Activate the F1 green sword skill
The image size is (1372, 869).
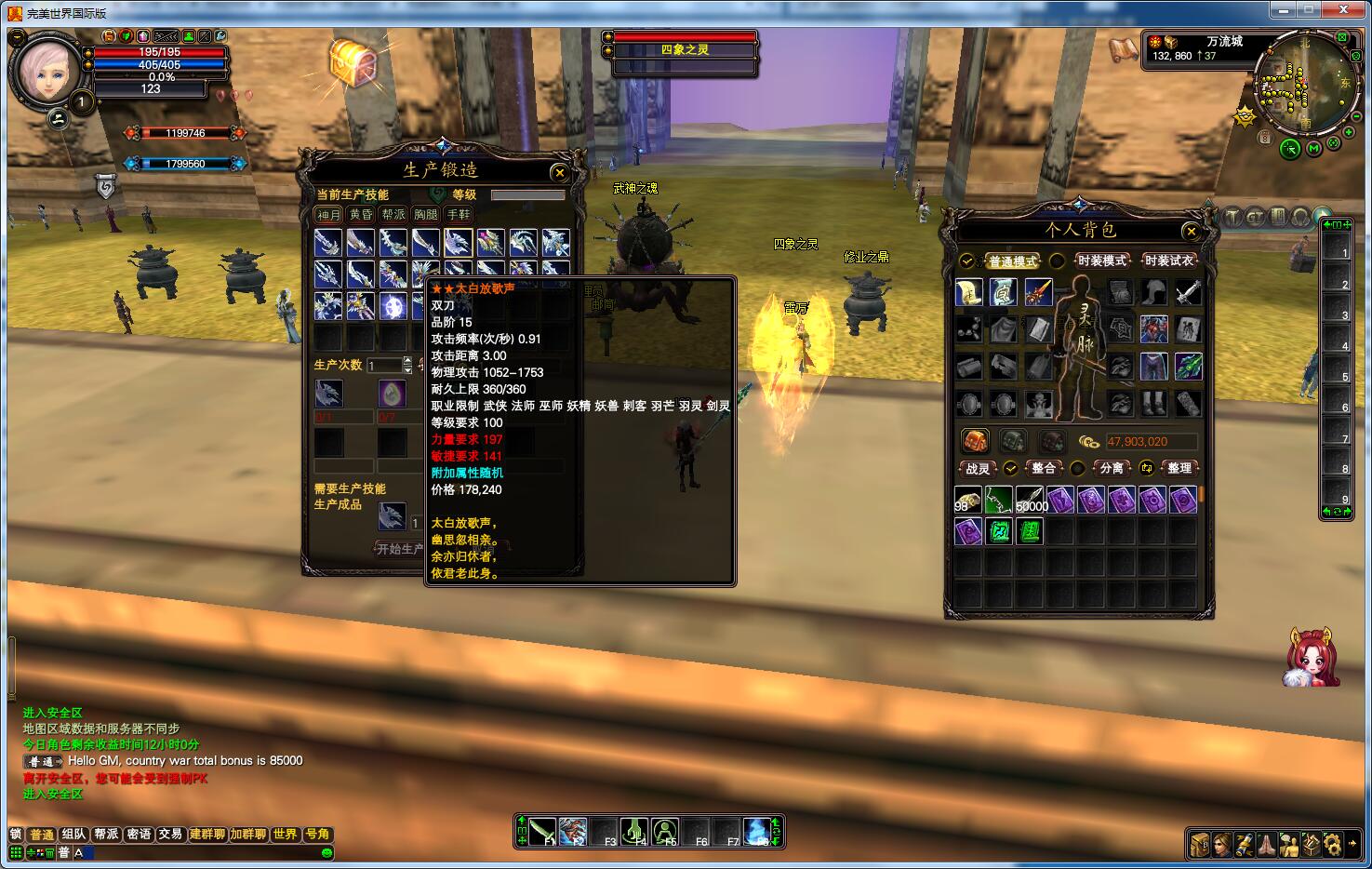(x=542, y=831)
